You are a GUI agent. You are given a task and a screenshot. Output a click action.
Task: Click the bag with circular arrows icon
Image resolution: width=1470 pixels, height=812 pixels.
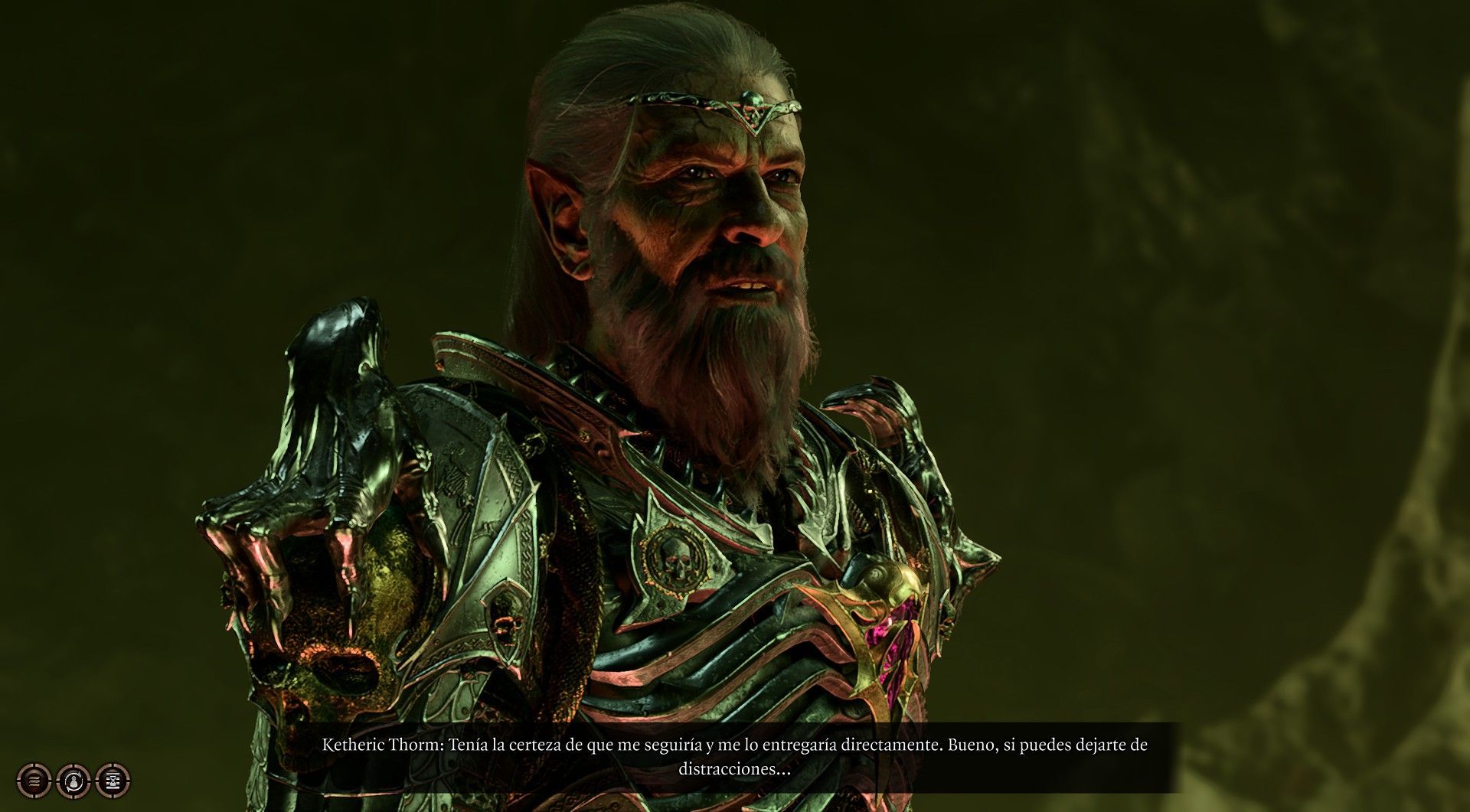tap(73, 781)
